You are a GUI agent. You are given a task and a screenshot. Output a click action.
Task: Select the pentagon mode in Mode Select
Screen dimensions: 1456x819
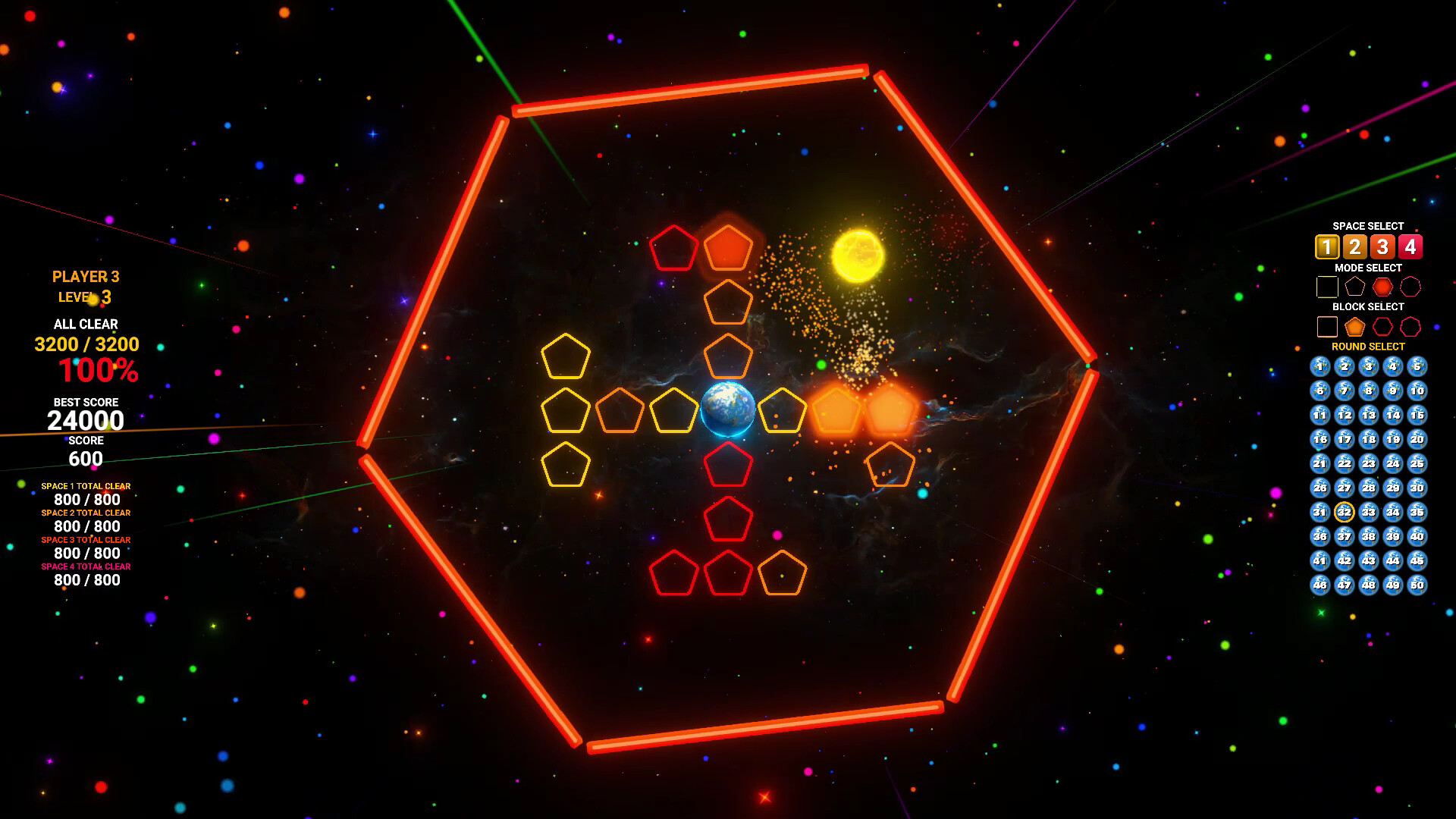point(1355,286)
